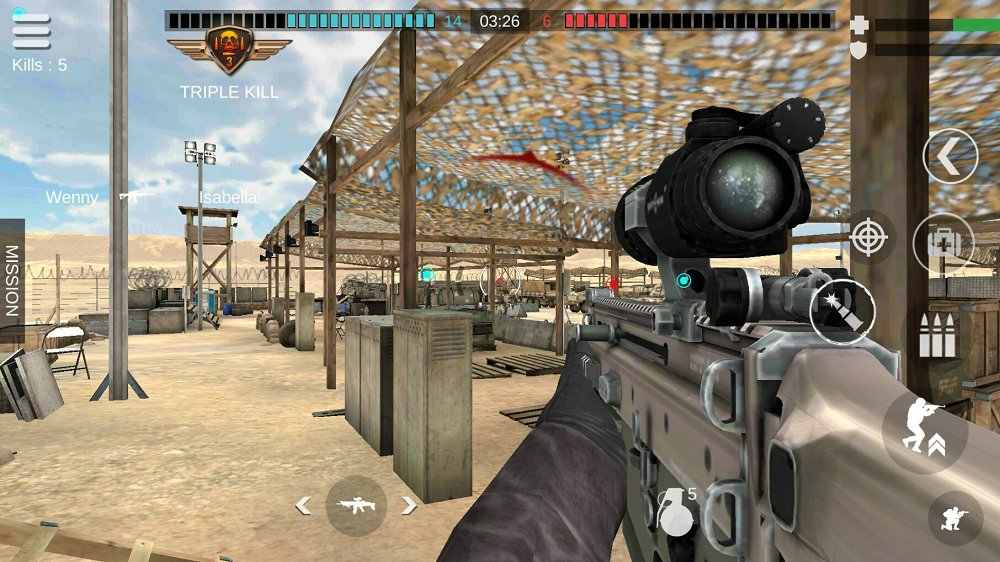Toggle the crosshair aim button

coord(869,238)
